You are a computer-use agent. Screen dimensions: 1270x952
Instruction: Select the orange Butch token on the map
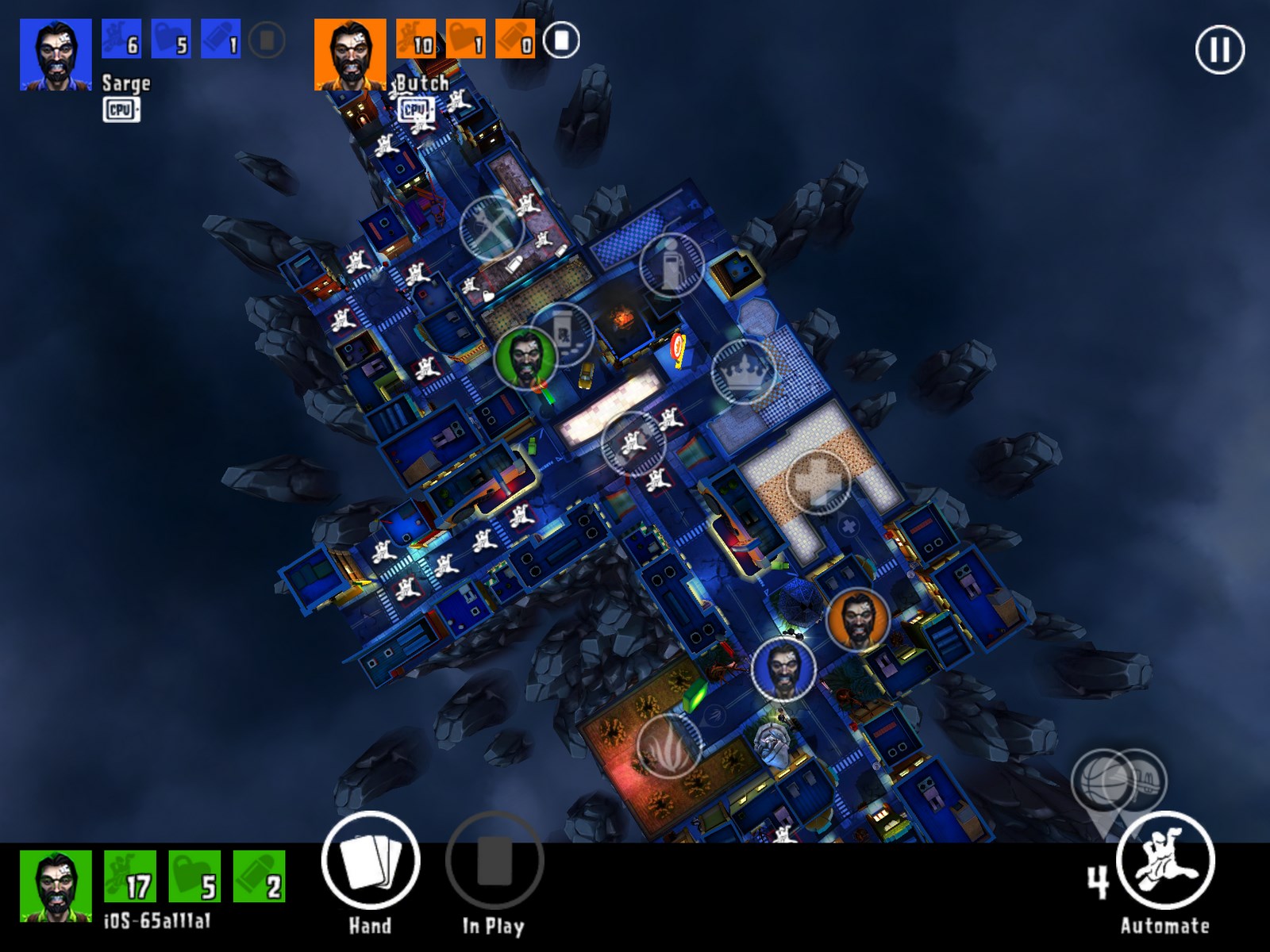tap(857, 620)
